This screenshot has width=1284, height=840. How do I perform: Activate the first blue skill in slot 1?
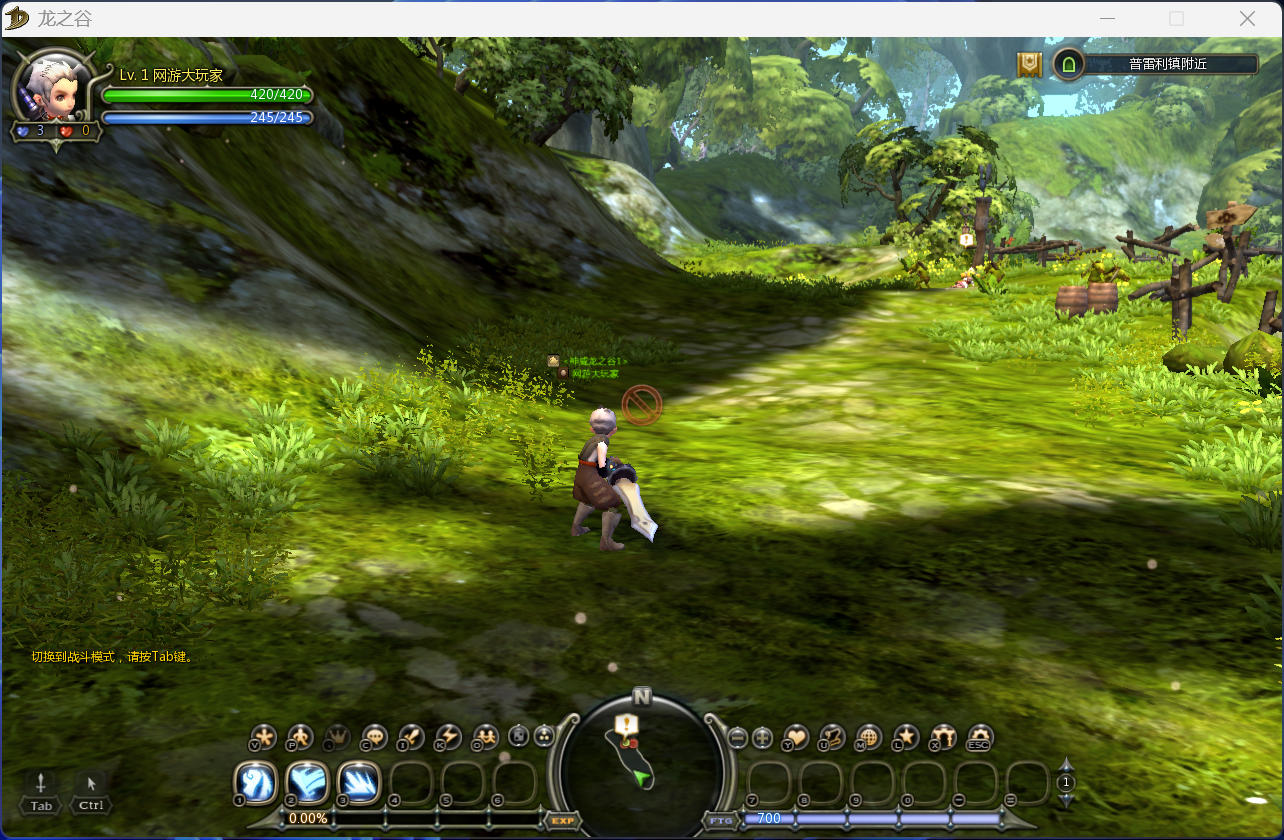(x=255, y=782)
